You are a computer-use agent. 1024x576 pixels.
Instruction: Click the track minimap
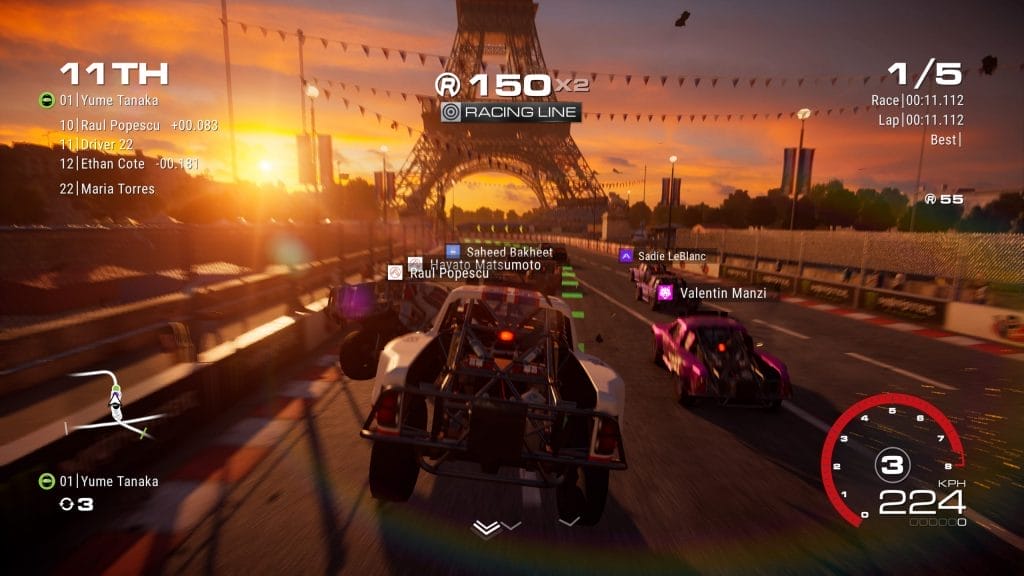pos(116,404)
